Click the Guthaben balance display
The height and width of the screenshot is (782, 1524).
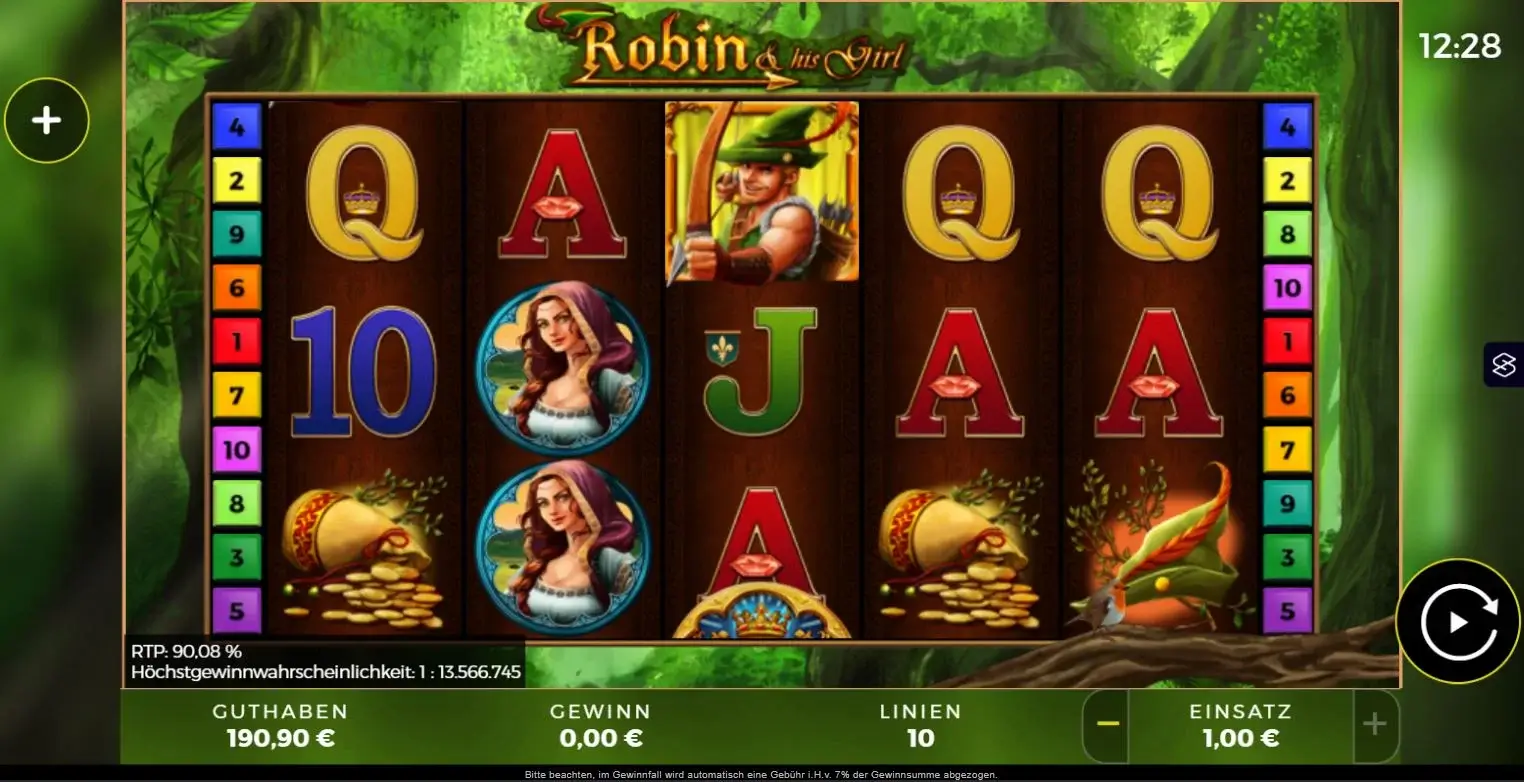coord(279,725)
